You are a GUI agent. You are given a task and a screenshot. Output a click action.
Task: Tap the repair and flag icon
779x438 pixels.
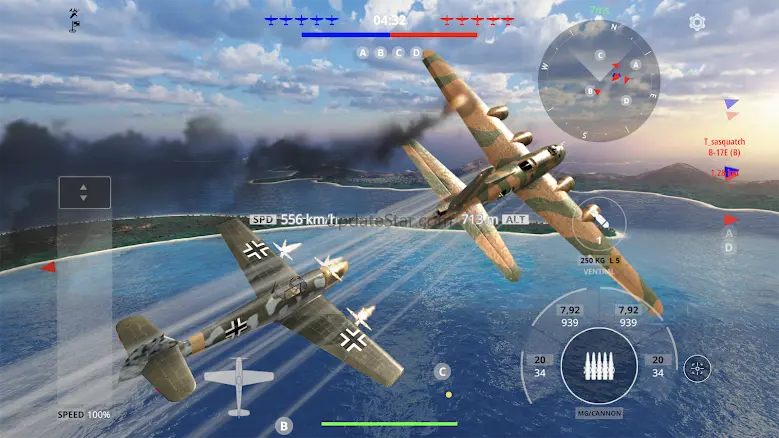point(74,19)
